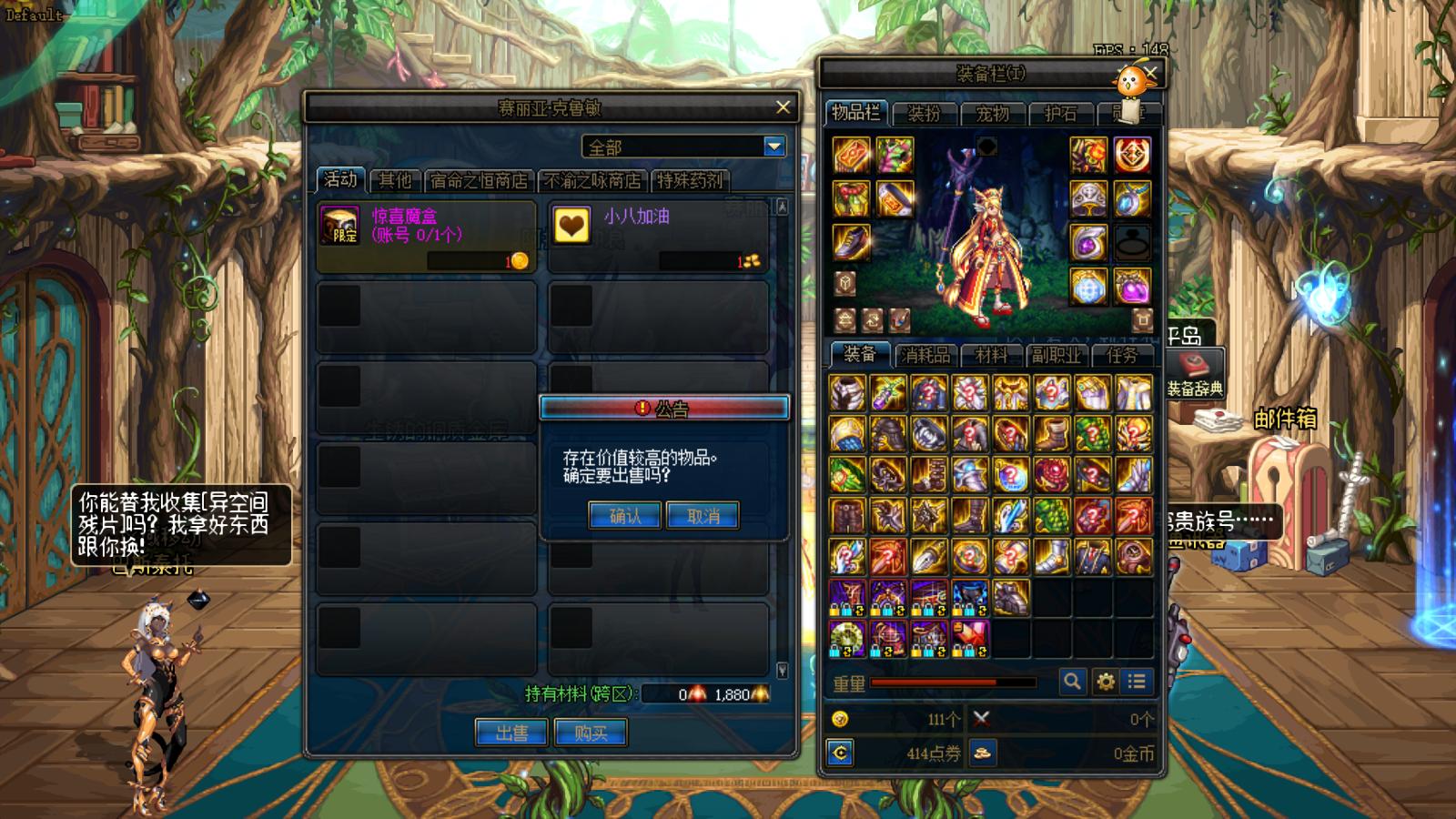Show the 材料 materials tab
The width and height of the screenshot is (1456, 819).
991,355
